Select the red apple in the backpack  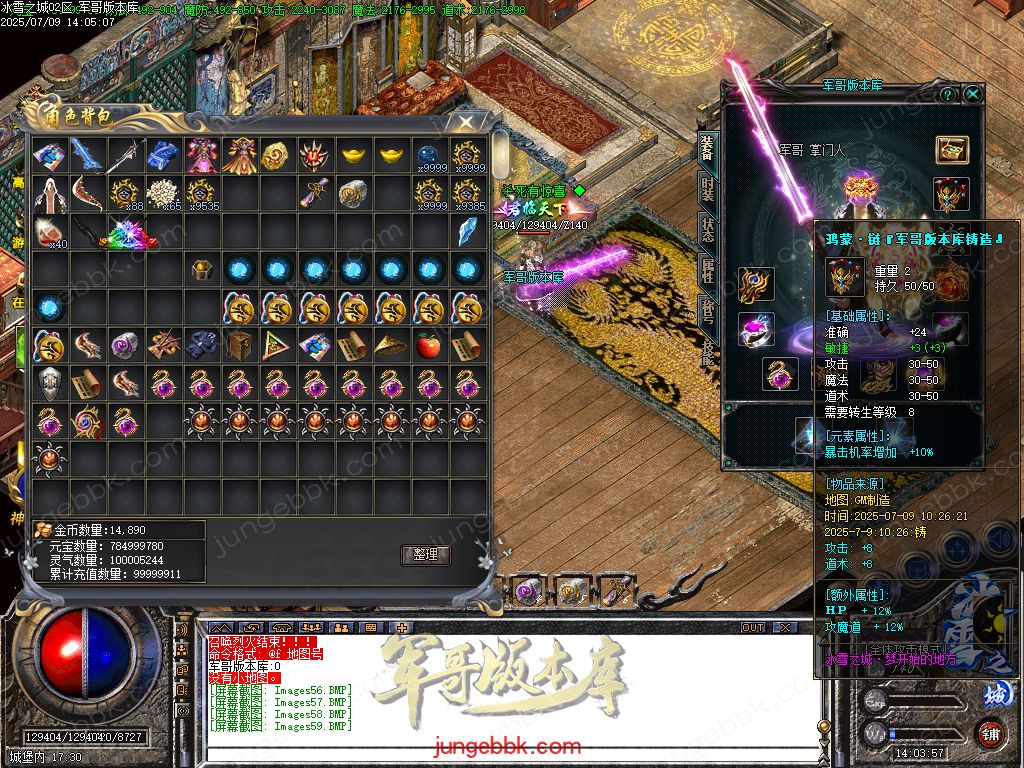tap(429, 346)
